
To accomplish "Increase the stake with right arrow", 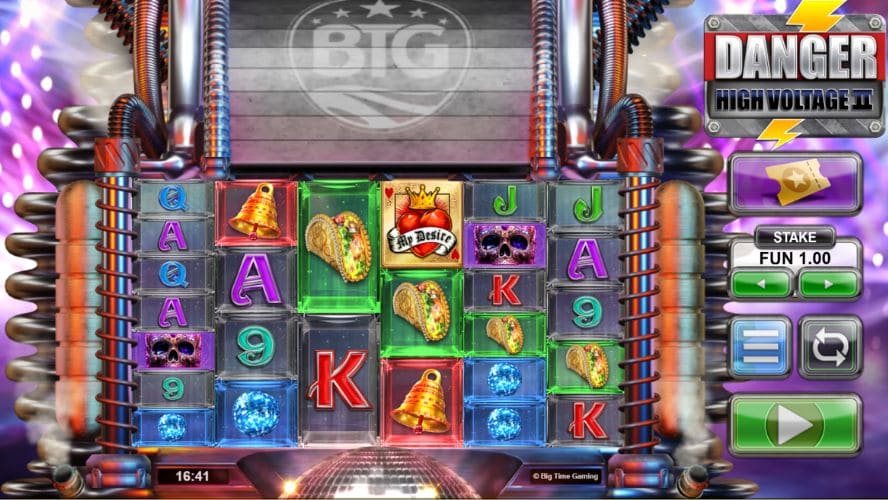I will pyautogui.click(x=829, y=283).
